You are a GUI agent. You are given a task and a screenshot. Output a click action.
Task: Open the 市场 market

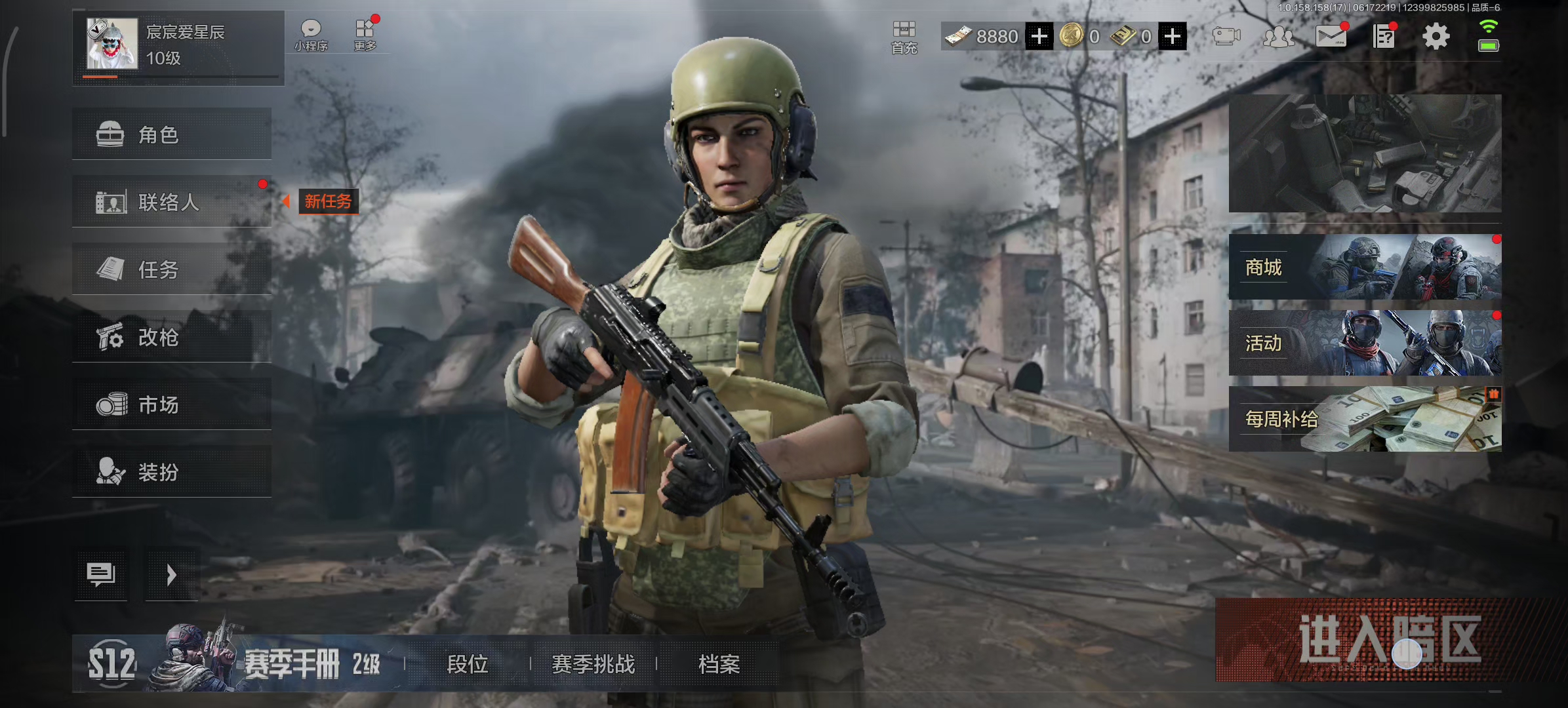point(172,404)
